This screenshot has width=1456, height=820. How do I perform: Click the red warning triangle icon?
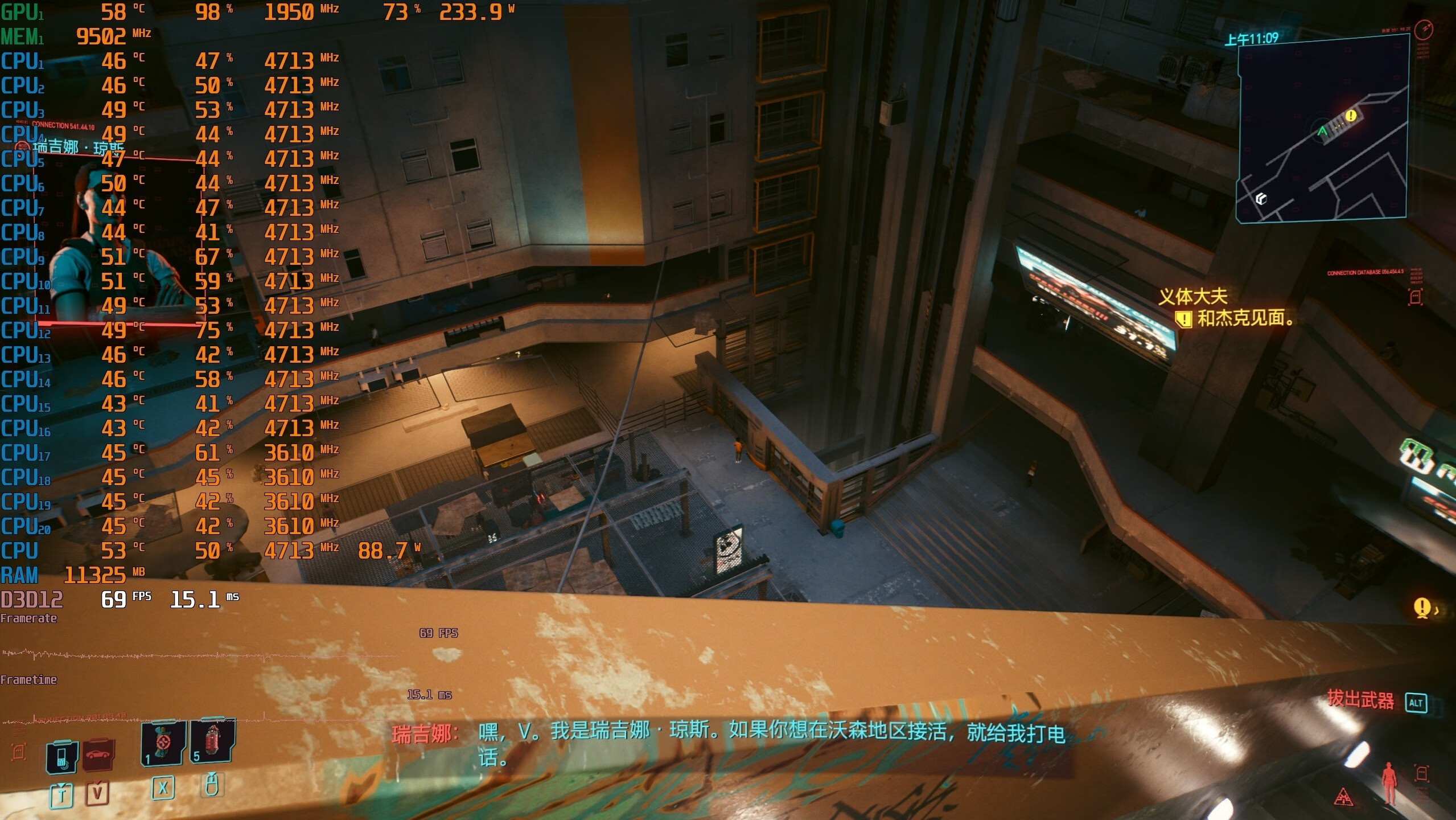[1343, 796]
